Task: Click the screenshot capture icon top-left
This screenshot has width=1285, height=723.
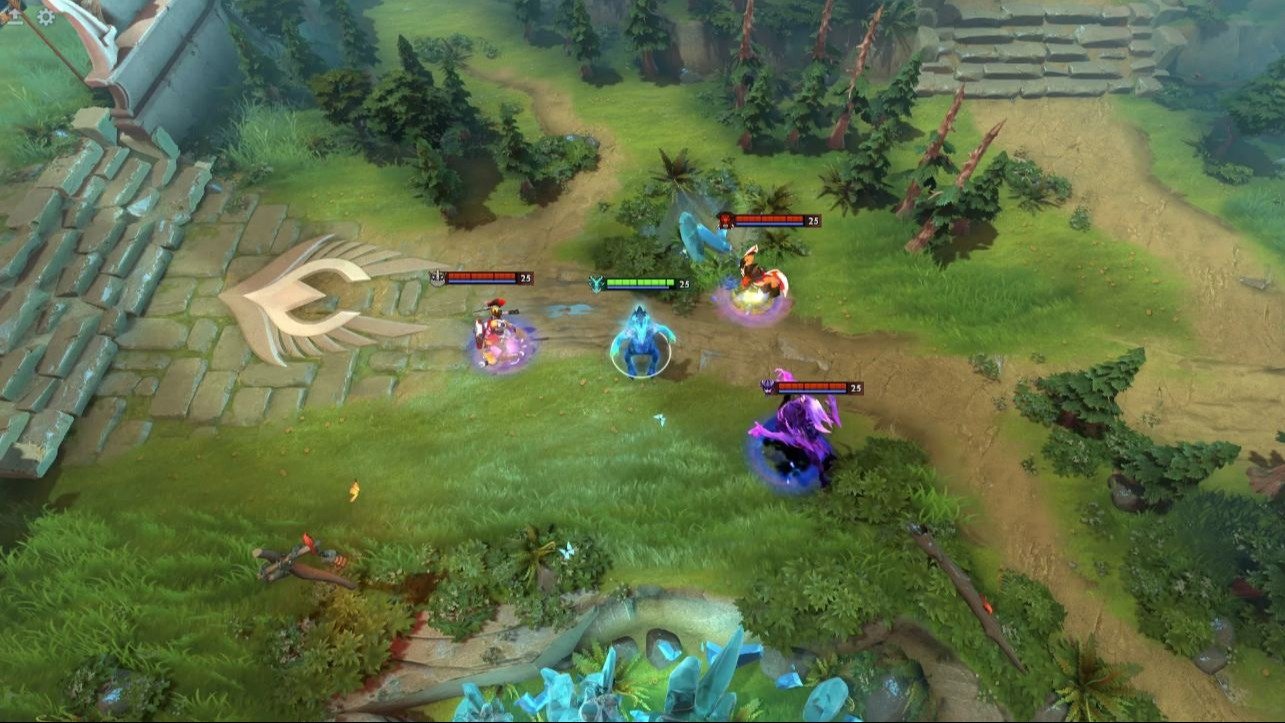Action: click(x=14, y=16)
